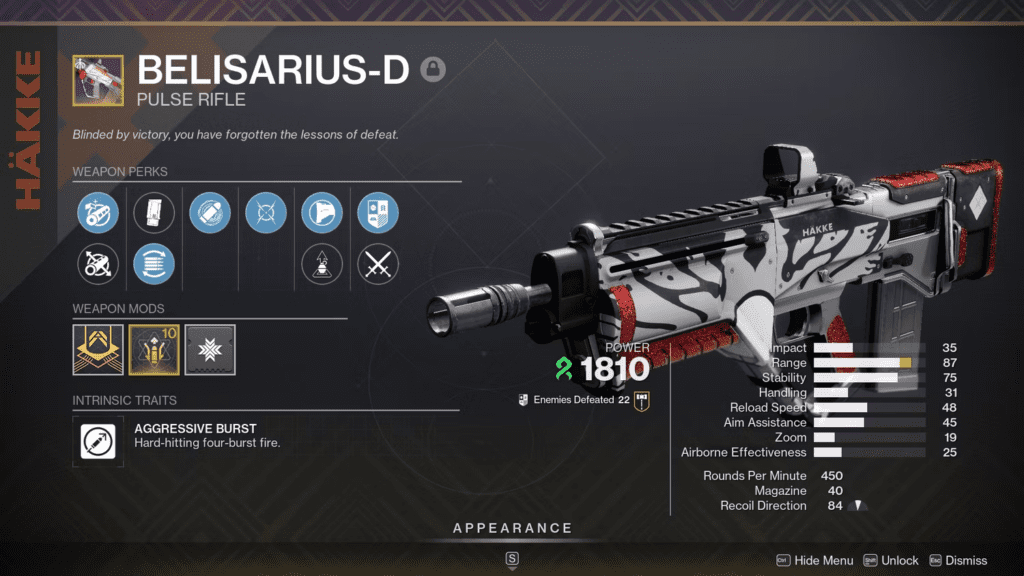Select the bullet trait perk icon

pyautogui.click(x=210, y=212)
